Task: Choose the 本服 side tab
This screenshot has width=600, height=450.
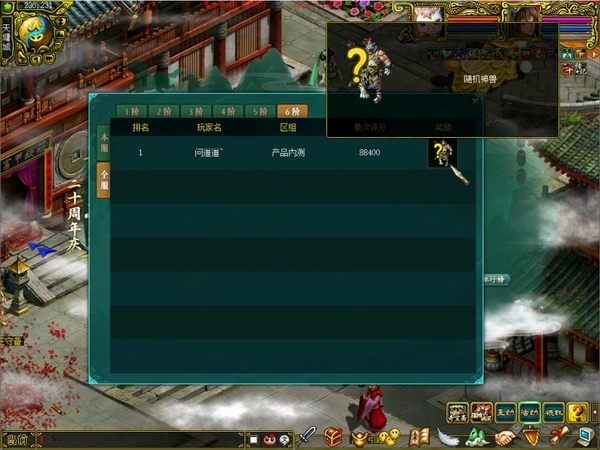Action: (102, 141)
